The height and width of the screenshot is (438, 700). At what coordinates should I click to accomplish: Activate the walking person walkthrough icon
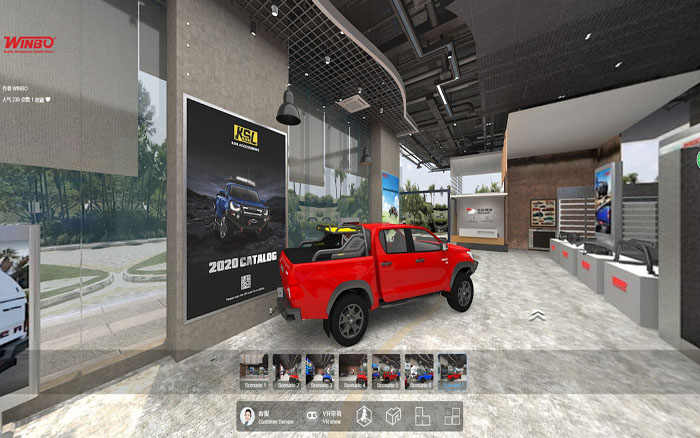pyautogui.click(x=364, y=416)
